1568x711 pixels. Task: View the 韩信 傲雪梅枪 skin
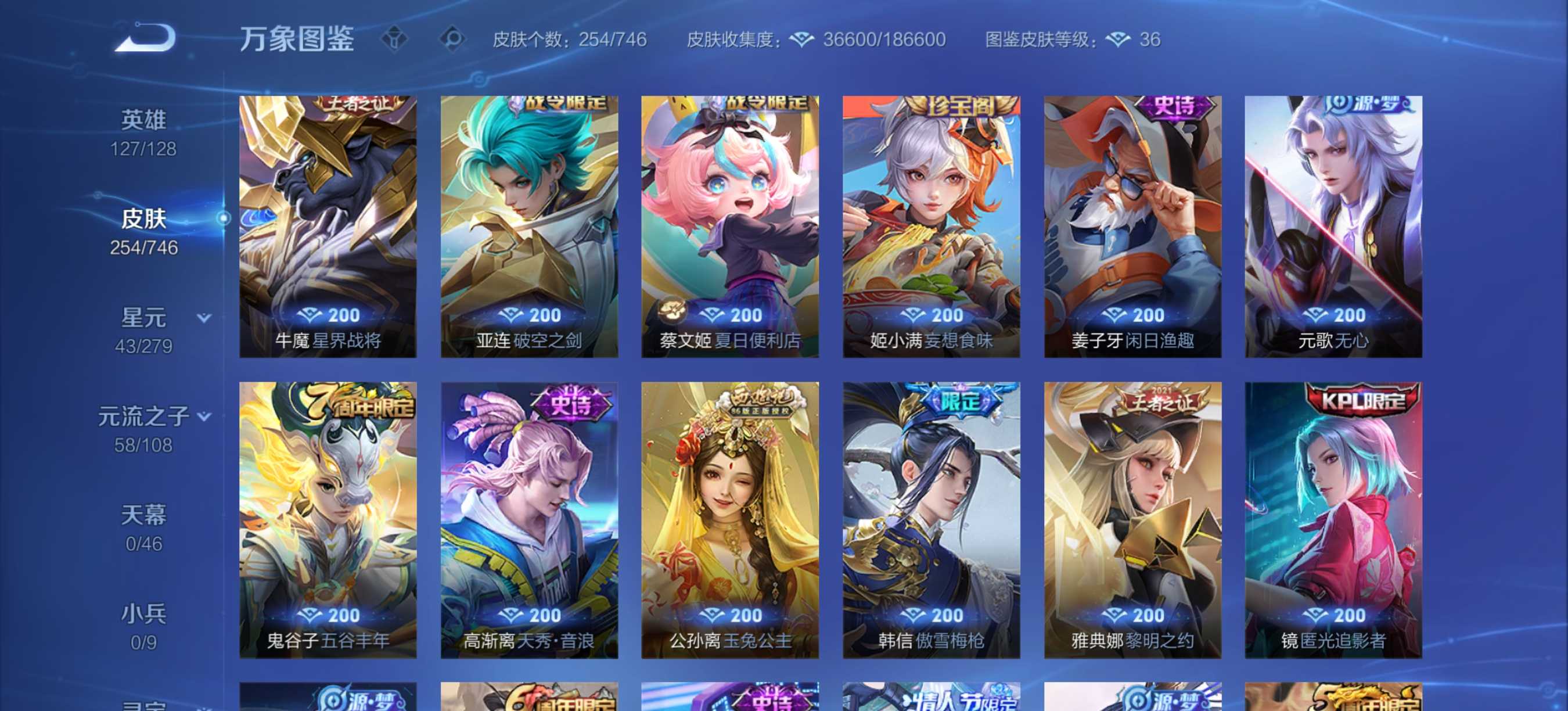click(930, 518)
